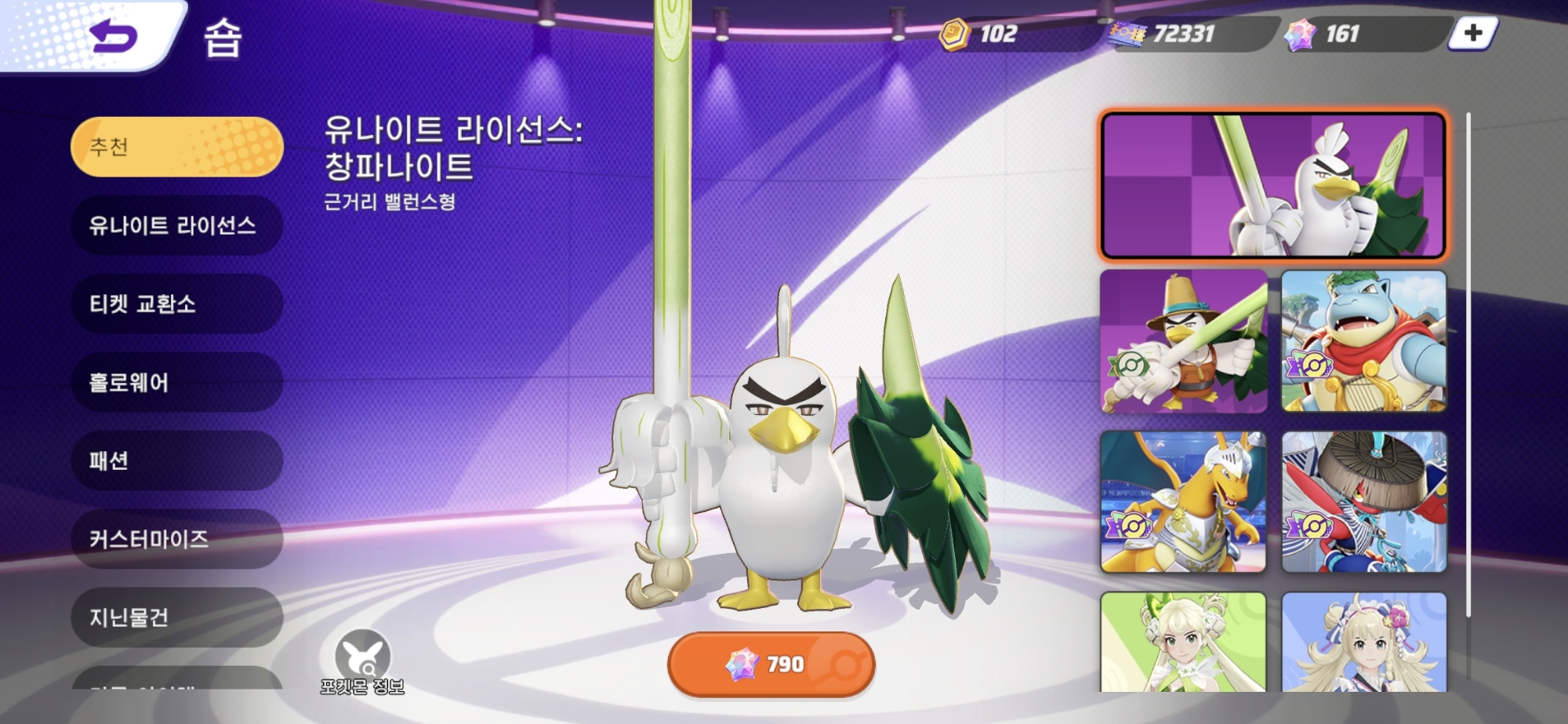Choose the armored Dragonite holowear thumbnail
The height and width of the screenshot is (724, 1568).
tap(1184, 502)
